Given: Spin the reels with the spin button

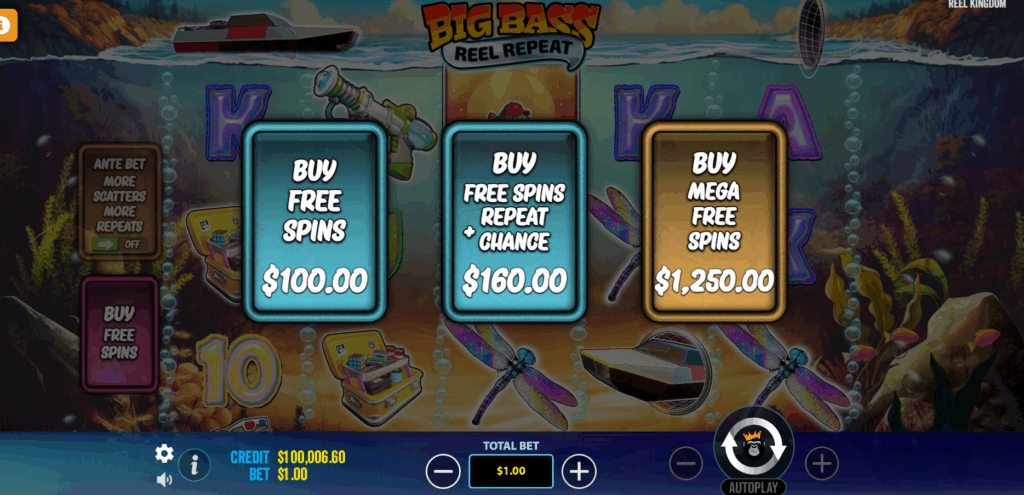Looking at the screenshot, I should (x=753, y=448).
